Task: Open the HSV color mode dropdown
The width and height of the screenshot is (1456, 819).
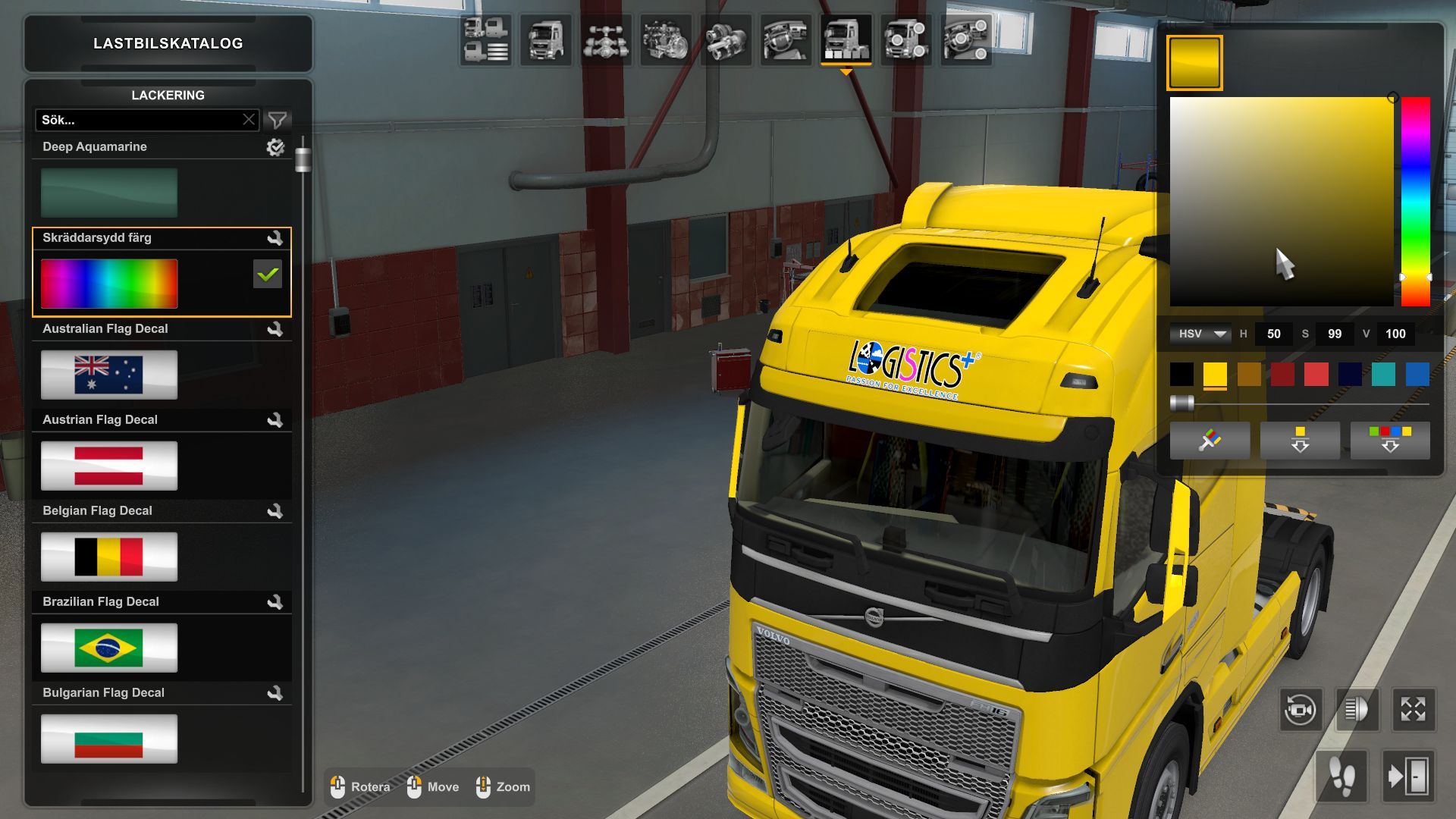Action: pyautogui.click(x=1200, y=334)
